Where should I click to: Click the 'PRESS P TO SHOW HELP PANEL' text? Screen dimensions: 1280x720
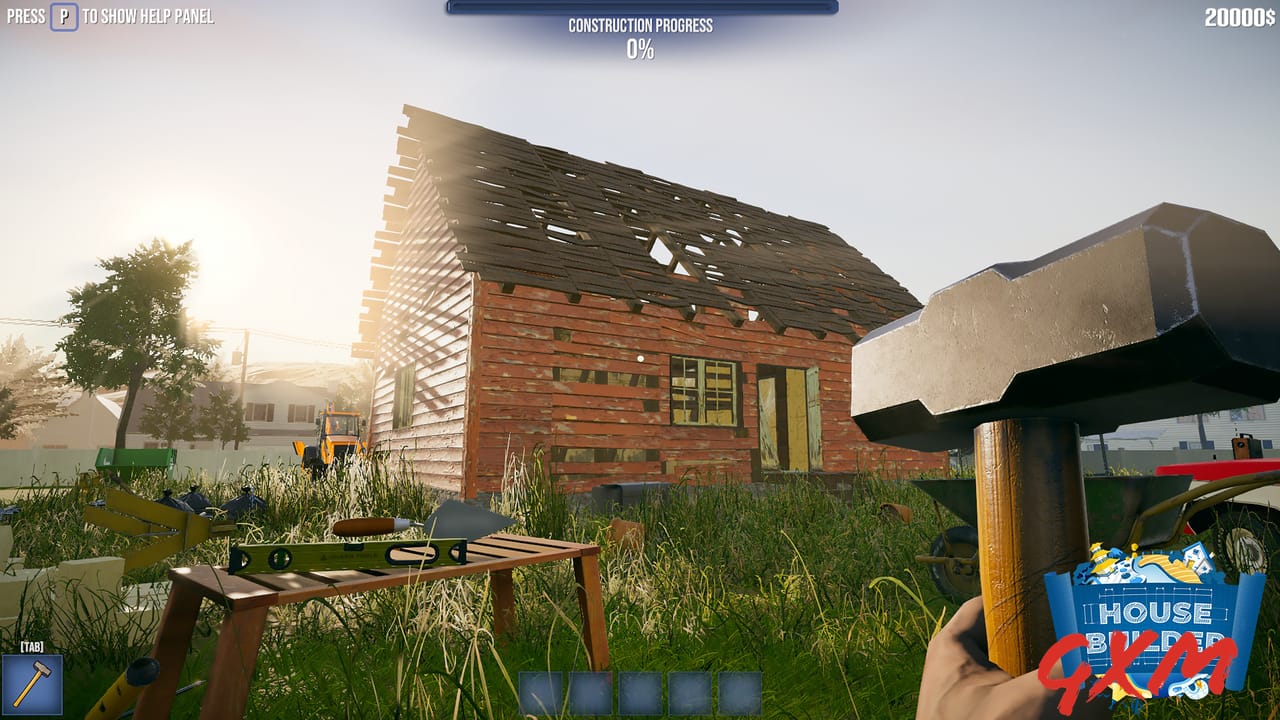(x=110, y=16)
